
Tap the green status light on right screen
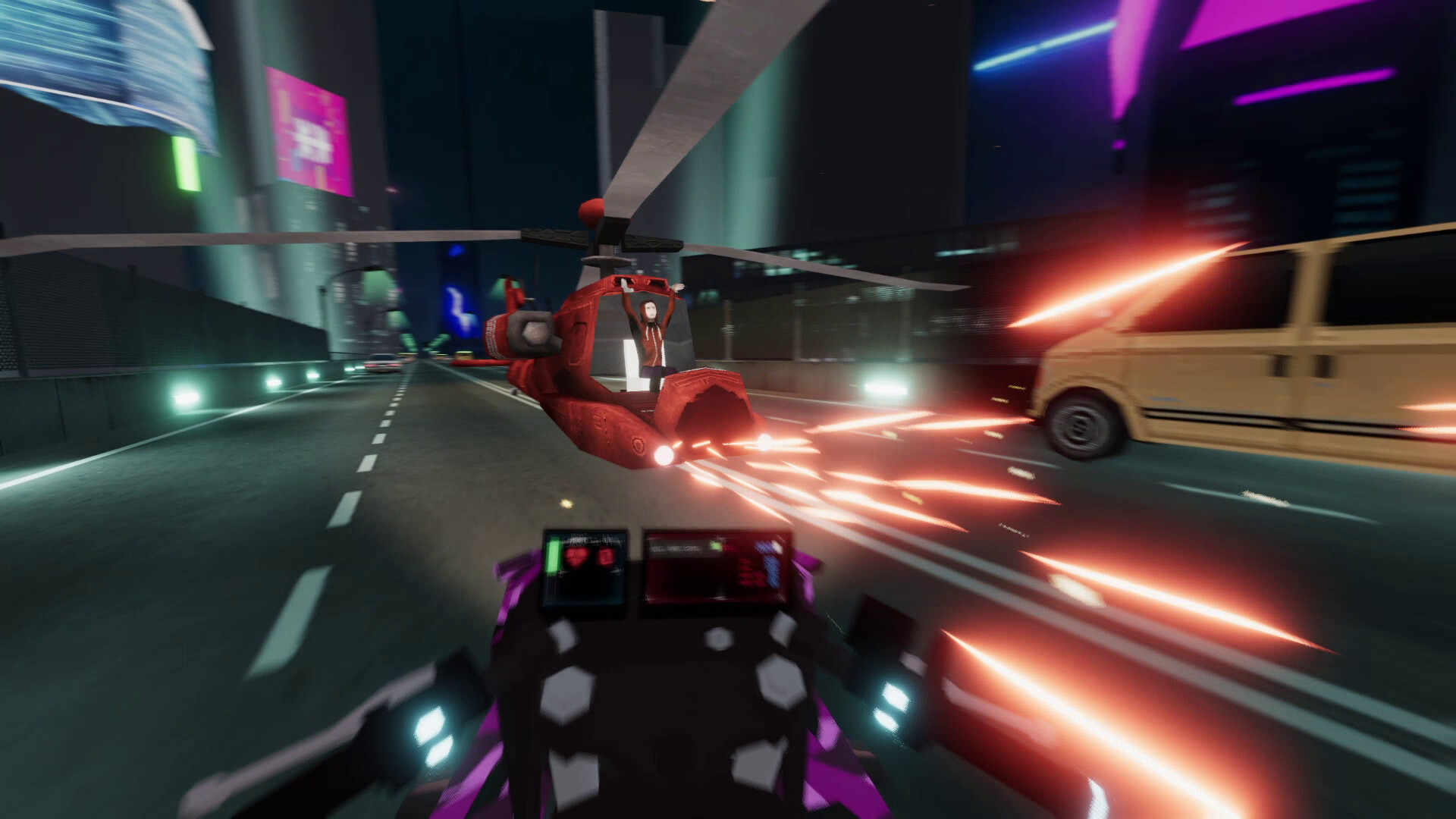[715, 545]
